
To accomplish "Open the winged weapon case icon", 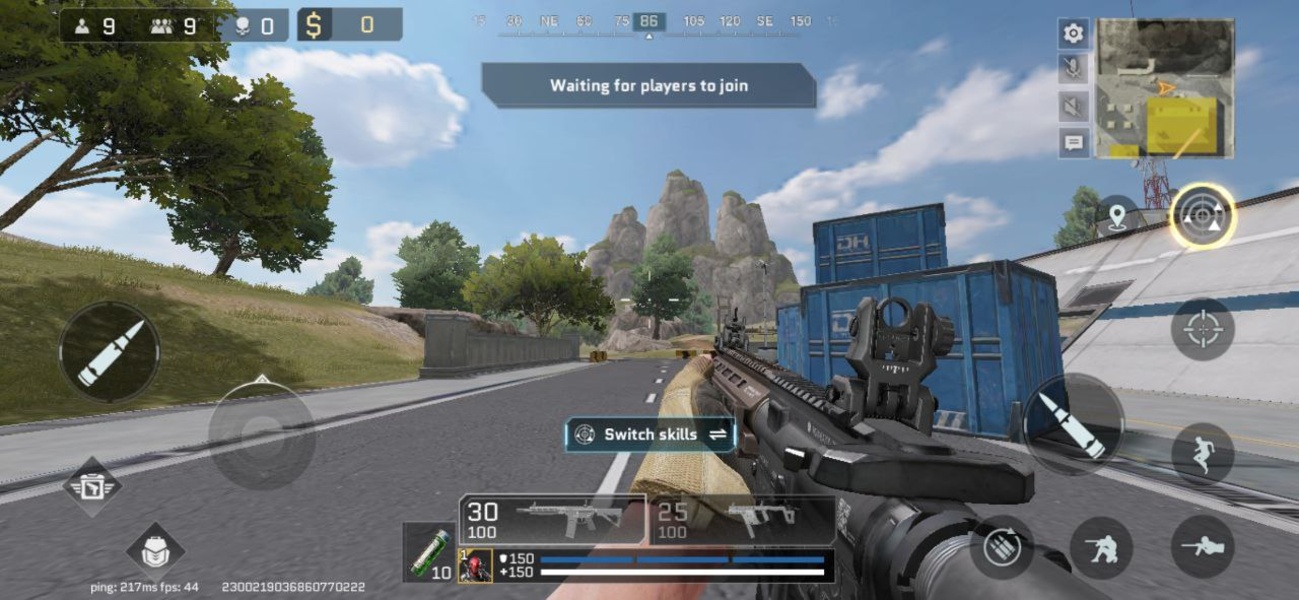I will 93,487.
